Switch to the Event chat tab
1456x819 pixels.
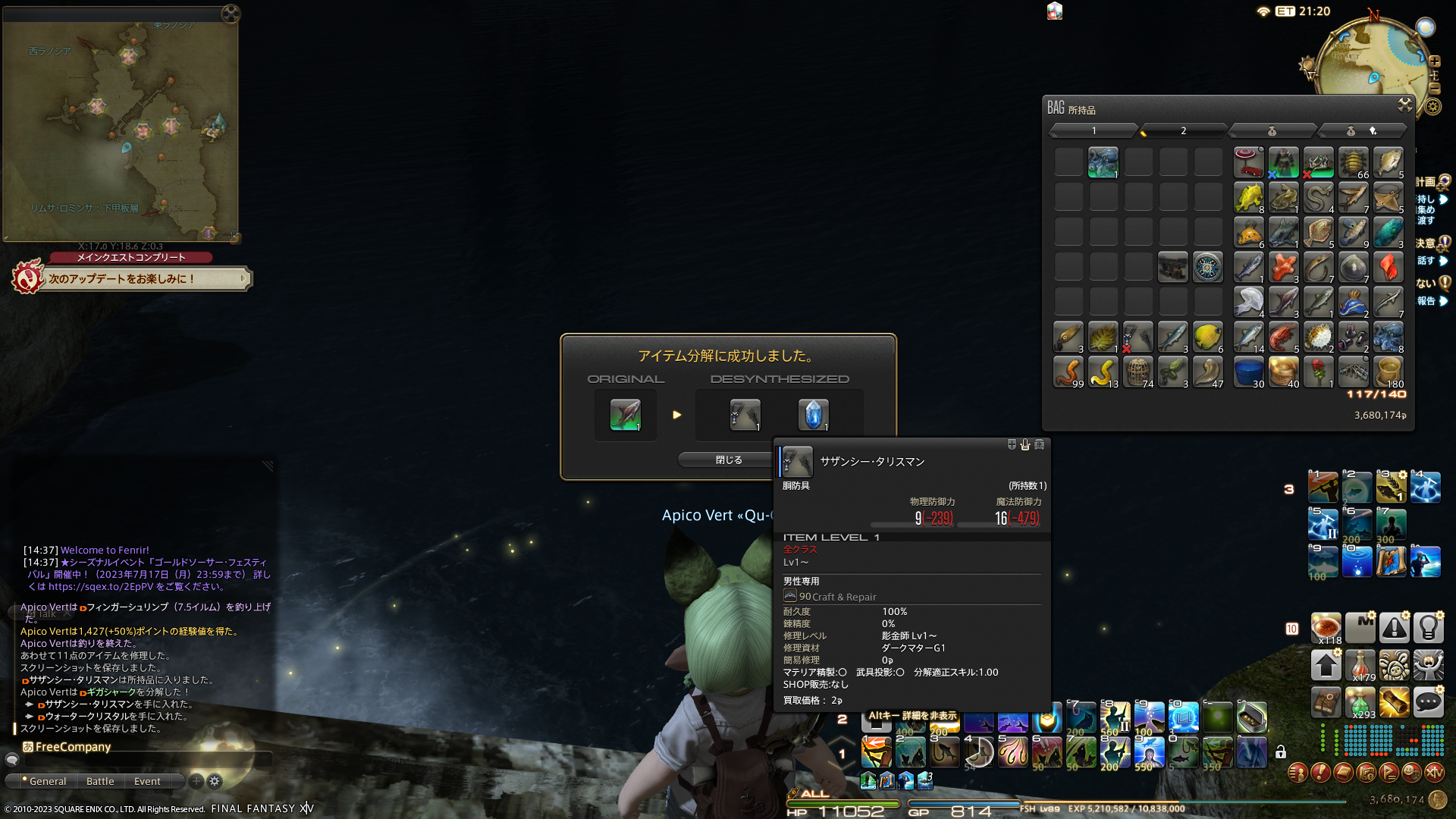[x=147, y=781]
